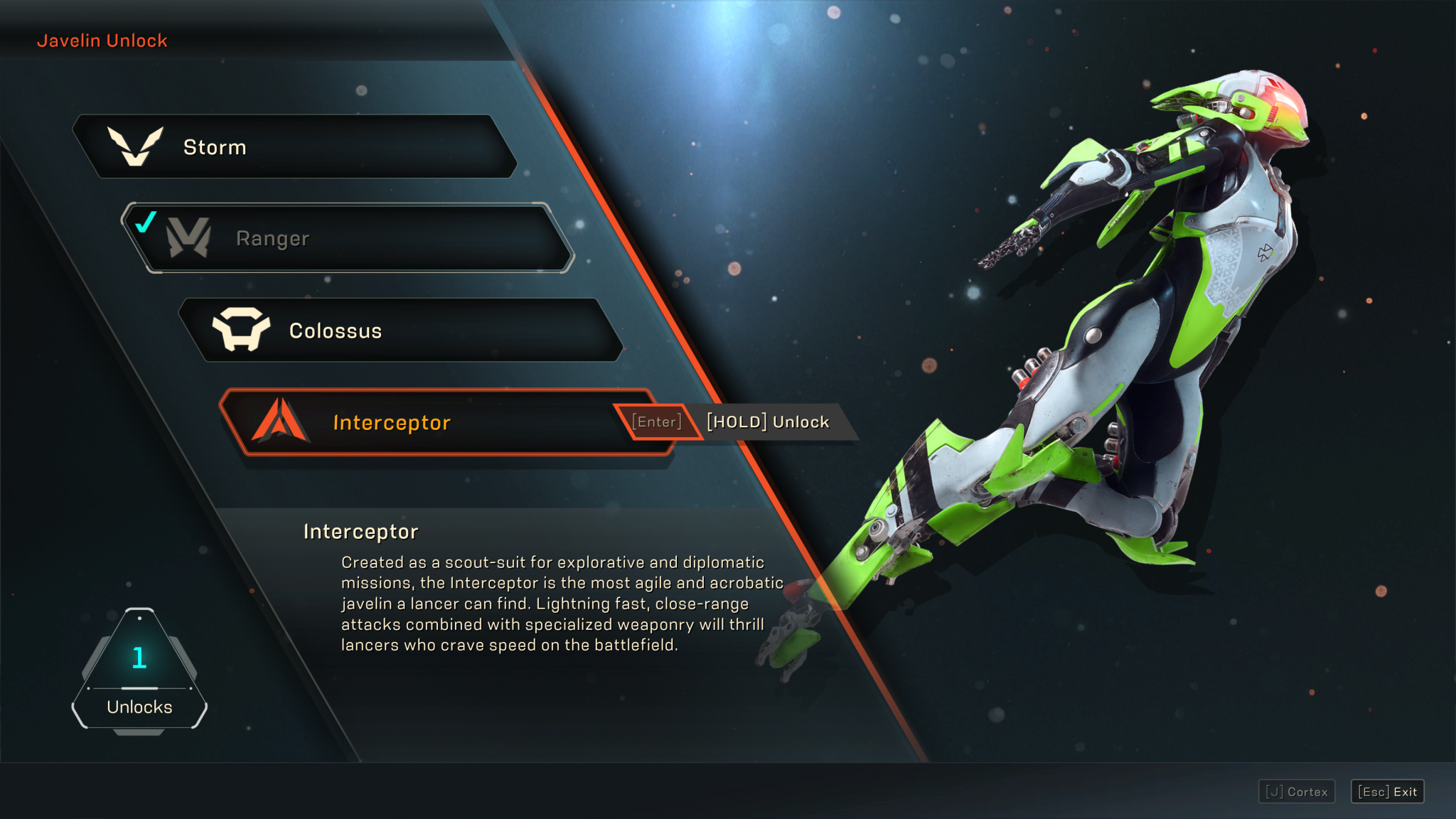
Task: Open the Cortex from the footer
Action: pyautogui.click(x=1297, y=791)
